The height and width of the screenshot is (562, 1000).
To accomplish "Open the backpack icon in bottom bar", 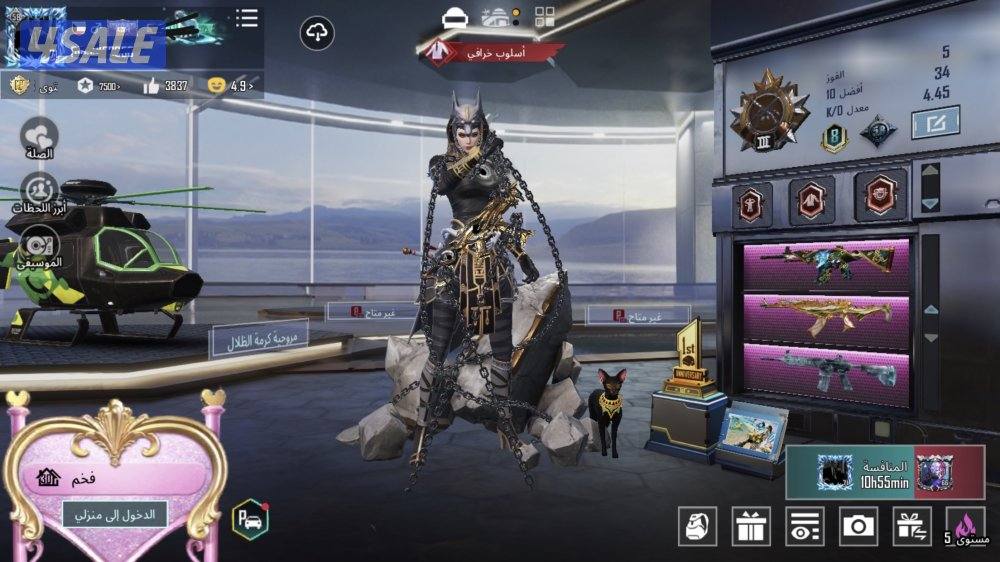I will click(x=697, y=526).
